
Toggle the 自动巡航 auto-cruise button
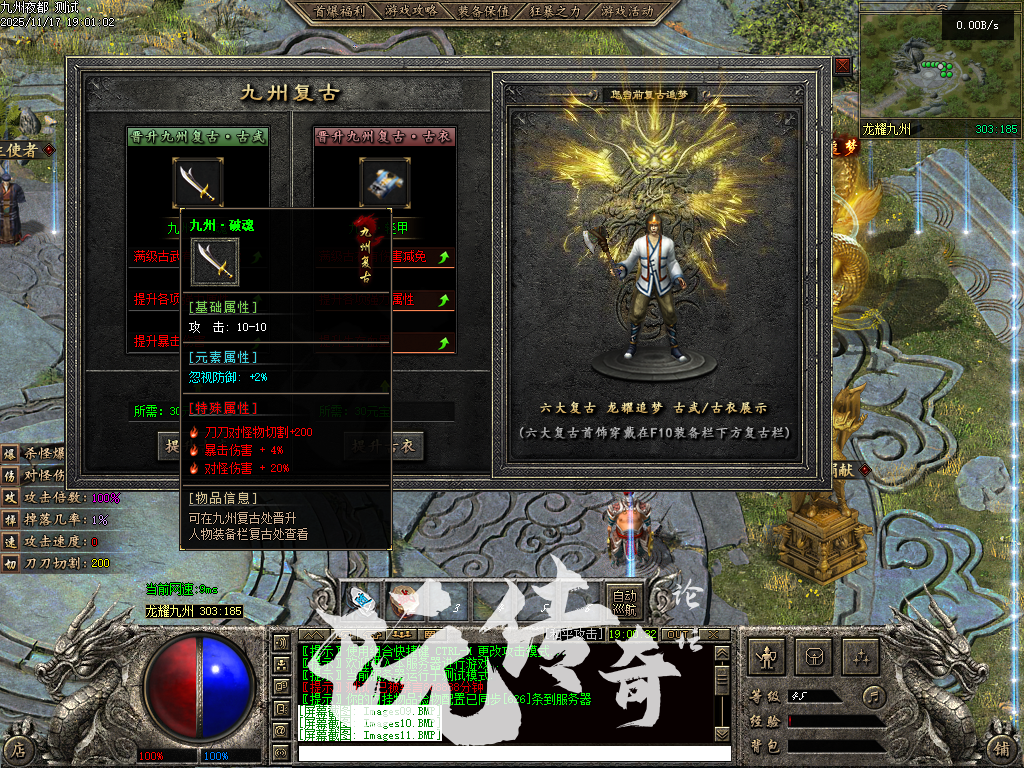624,600
